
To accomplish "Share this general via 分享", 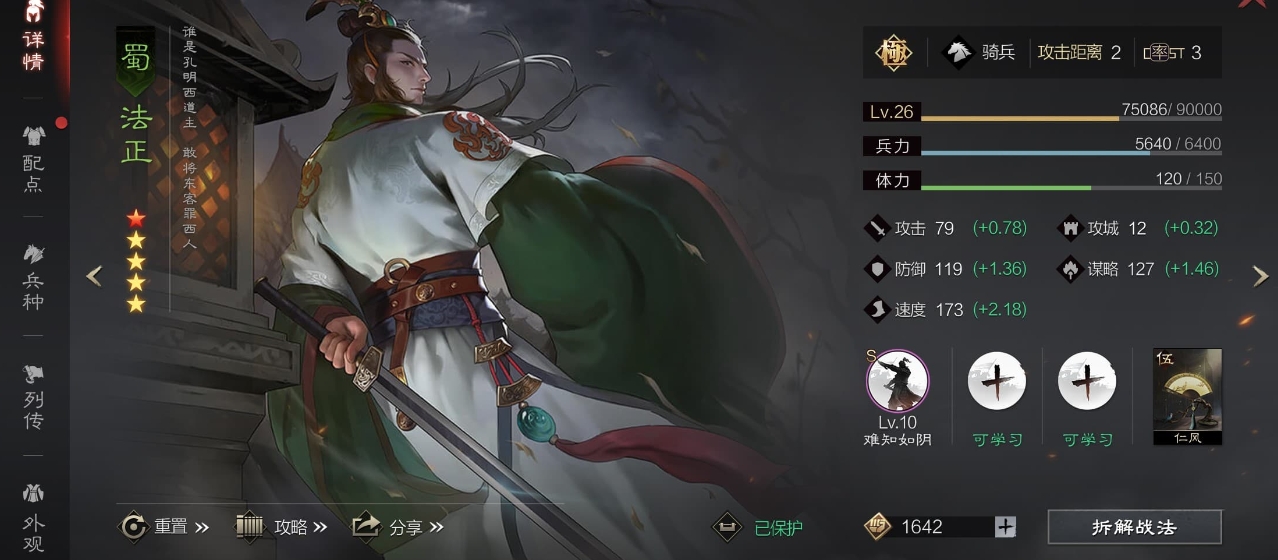I will tap(397, 526).
